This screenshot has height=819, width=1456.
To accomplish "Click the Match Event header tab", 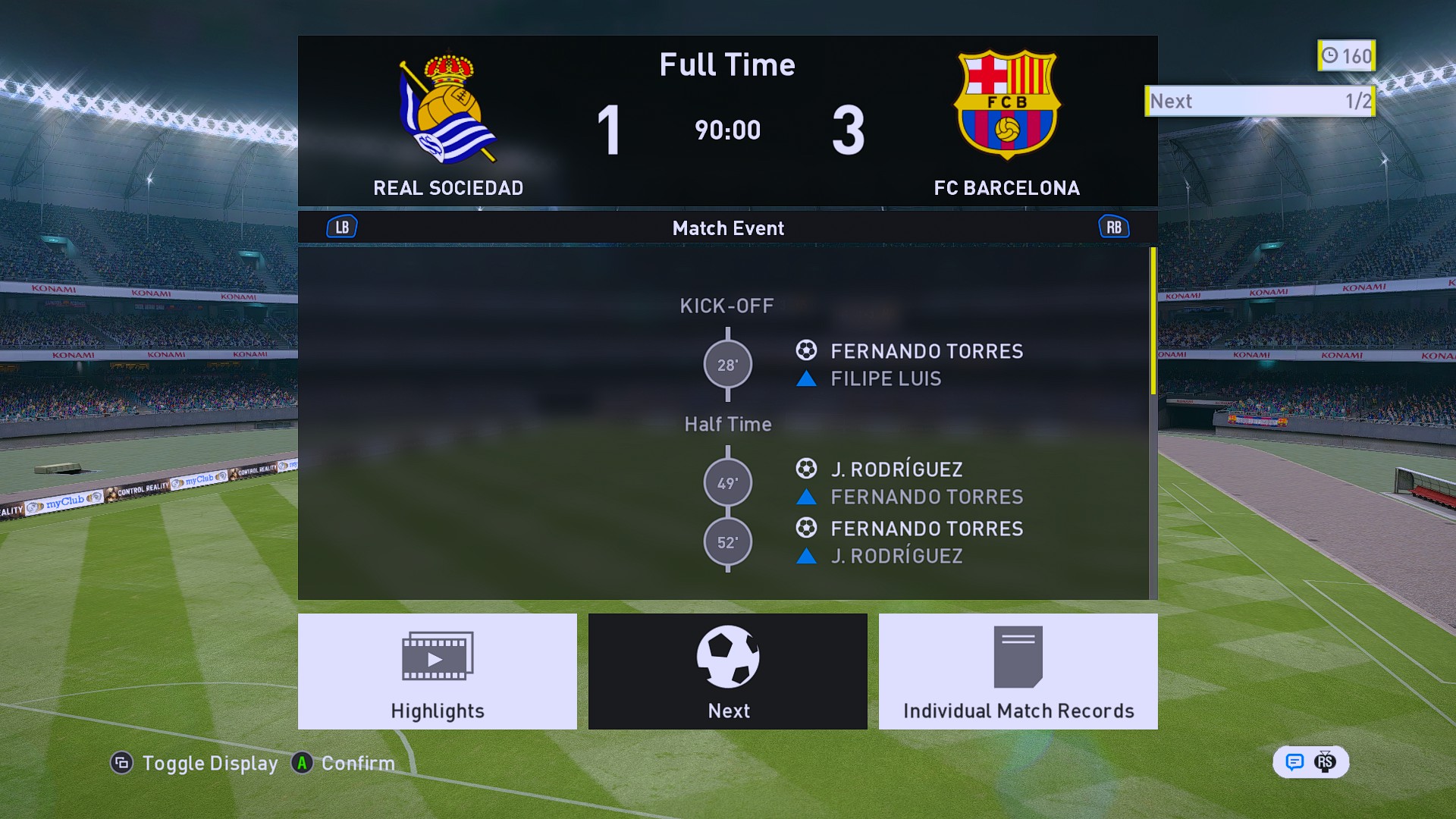I will click(x=727, y=228).
